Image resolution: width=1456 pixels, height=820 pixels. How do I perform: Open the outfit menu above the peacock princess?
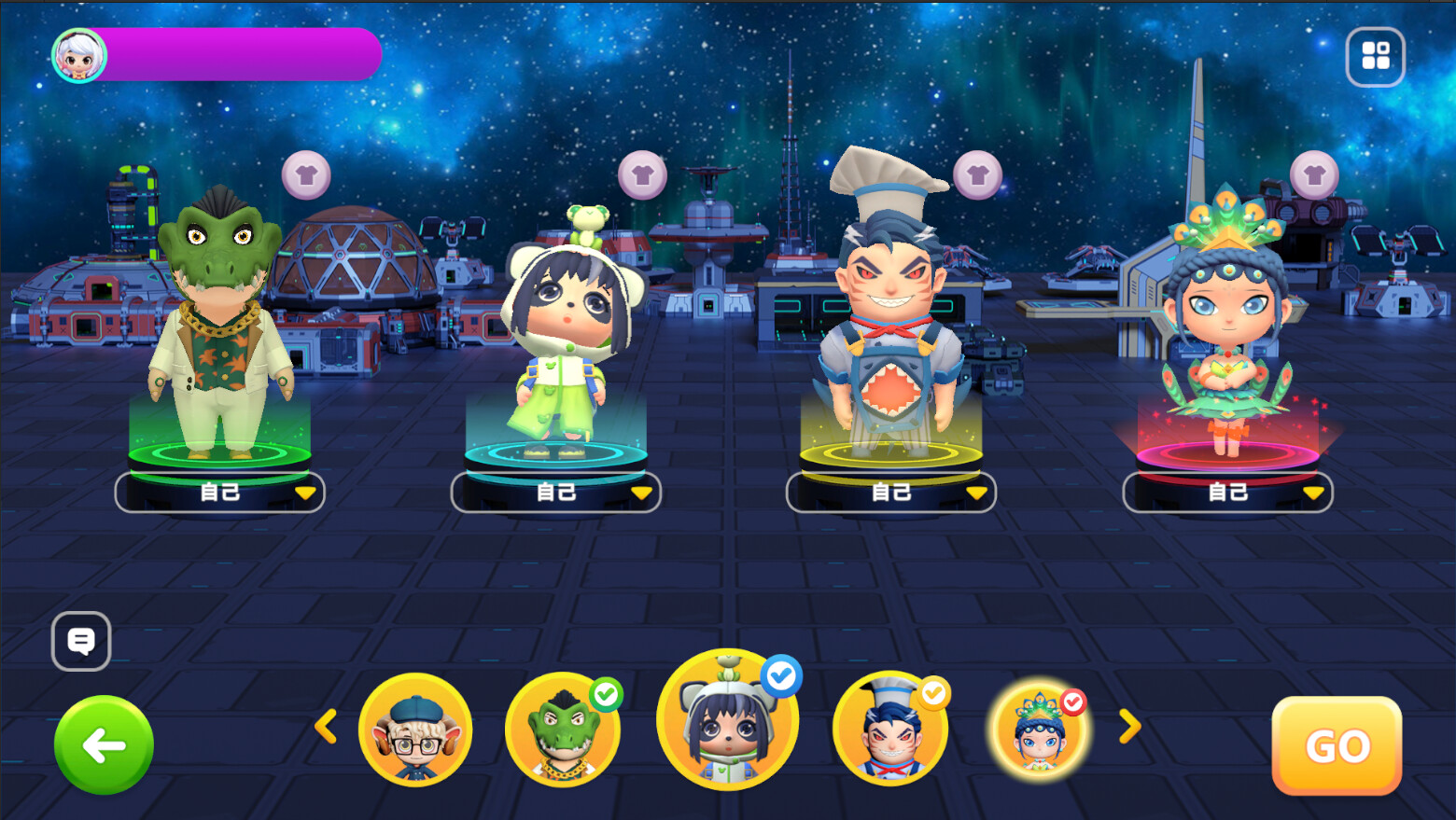coord(1314,174)
